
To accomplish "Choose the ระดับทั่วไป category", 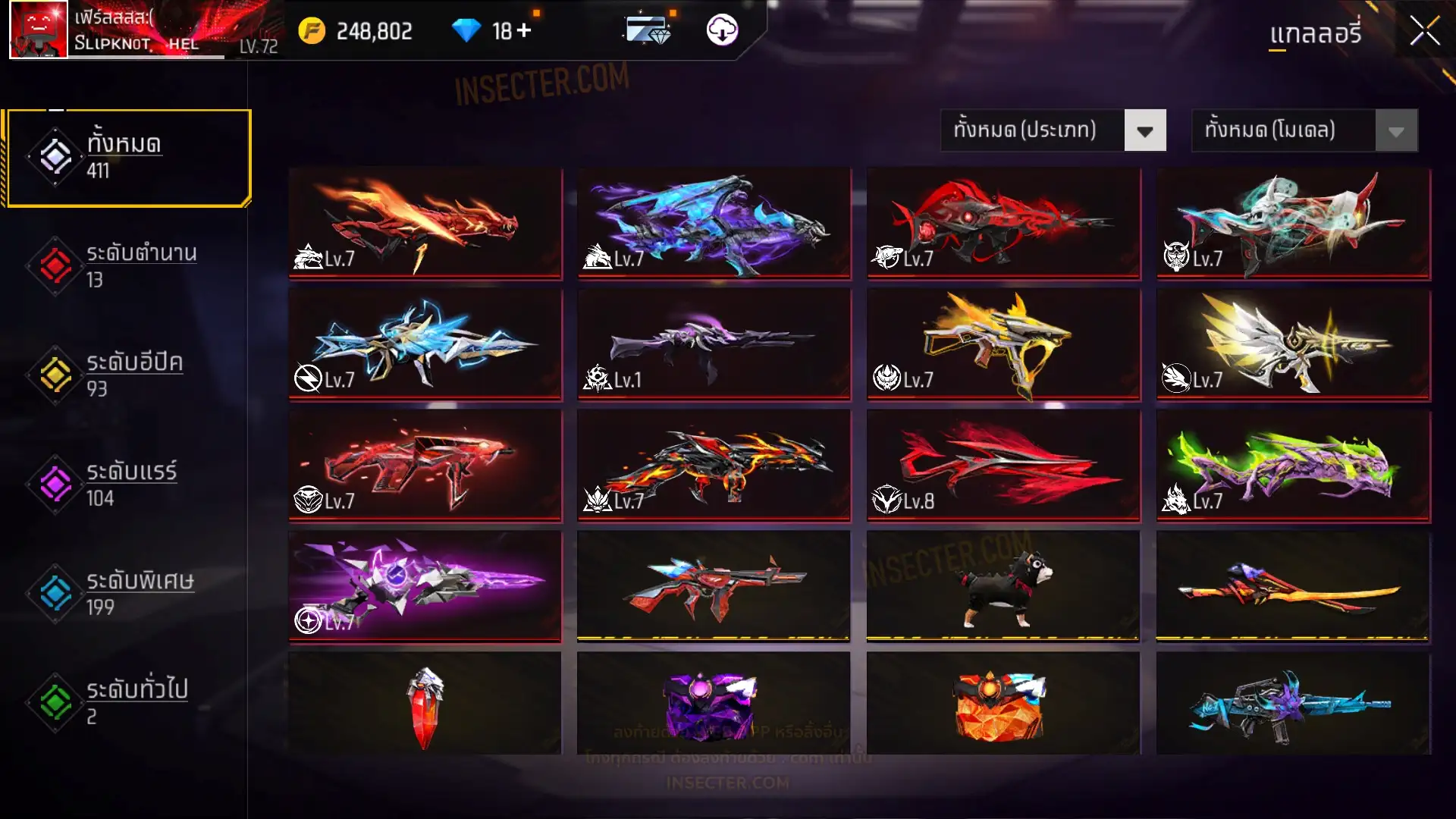I will (129, 702).
